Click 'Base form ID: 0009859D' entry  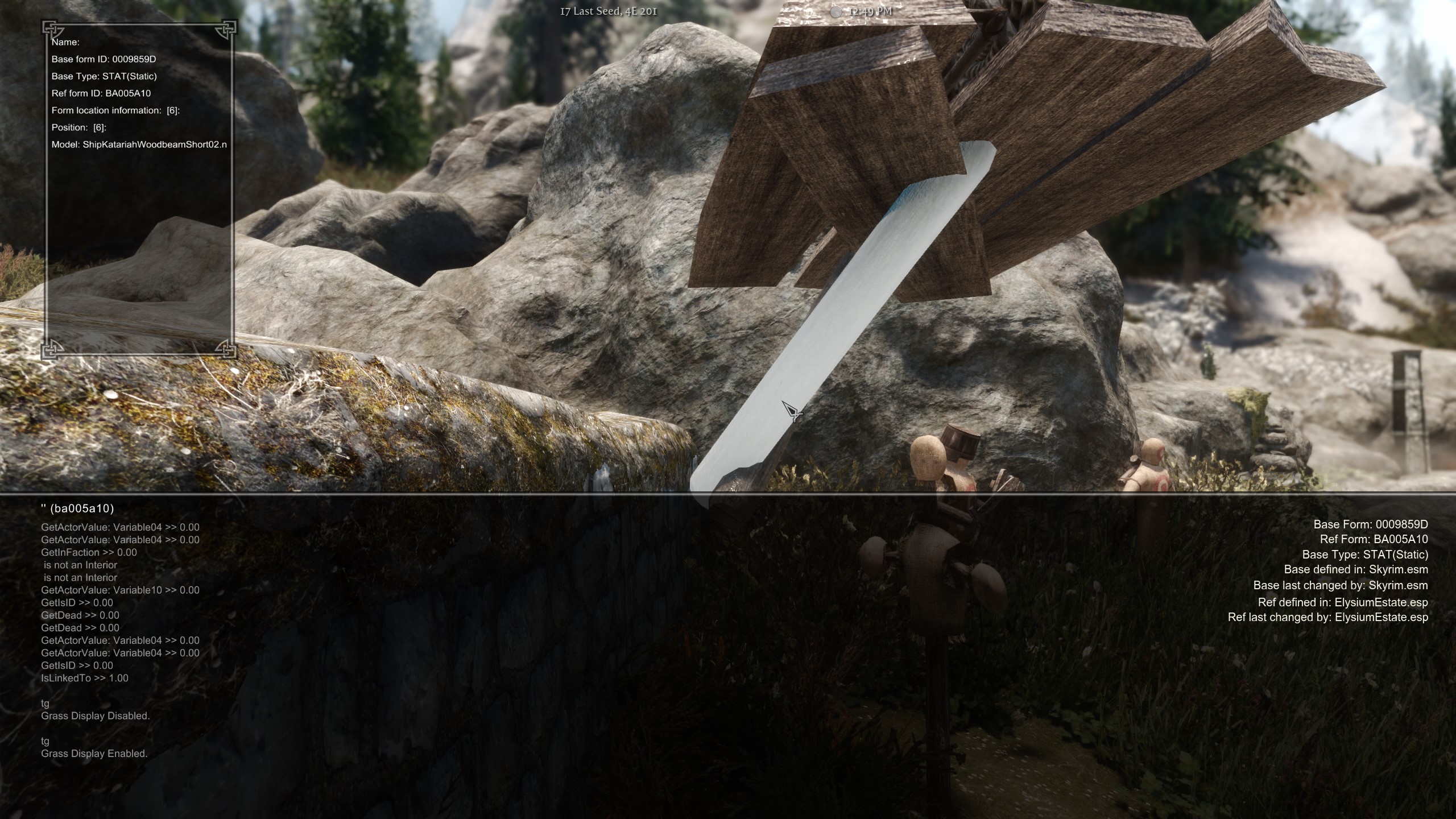104,59
